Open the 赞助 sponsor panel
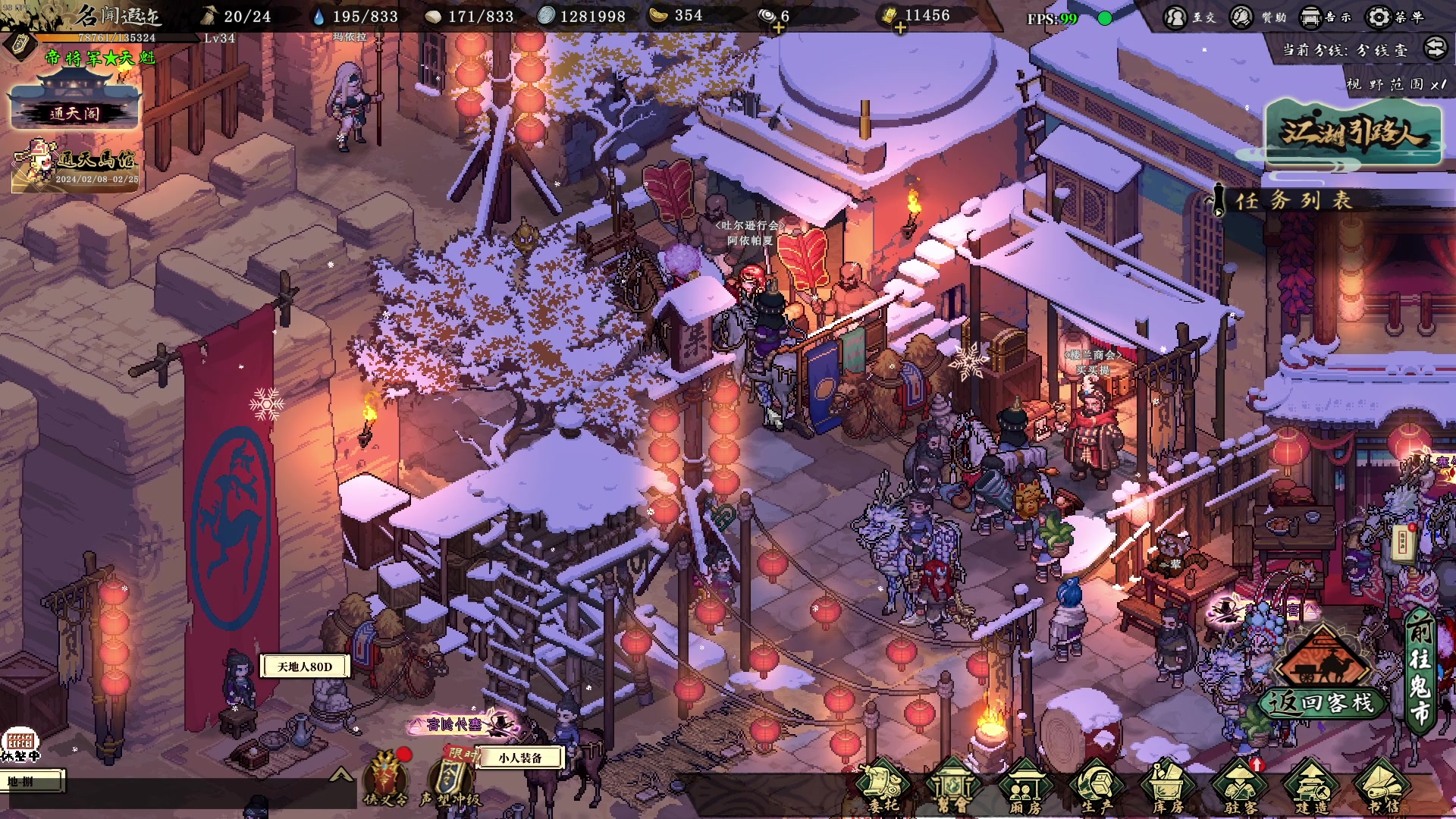Screen dimensions: 1456x819 [x=1257, y=17]
